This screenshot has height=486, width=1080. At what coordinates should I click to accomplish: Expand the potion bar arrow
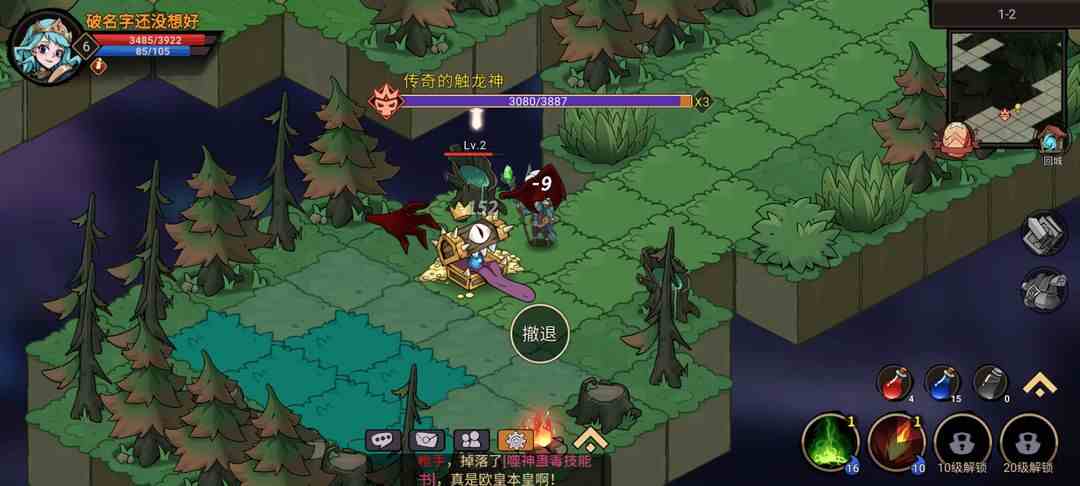click(1040, 384)
